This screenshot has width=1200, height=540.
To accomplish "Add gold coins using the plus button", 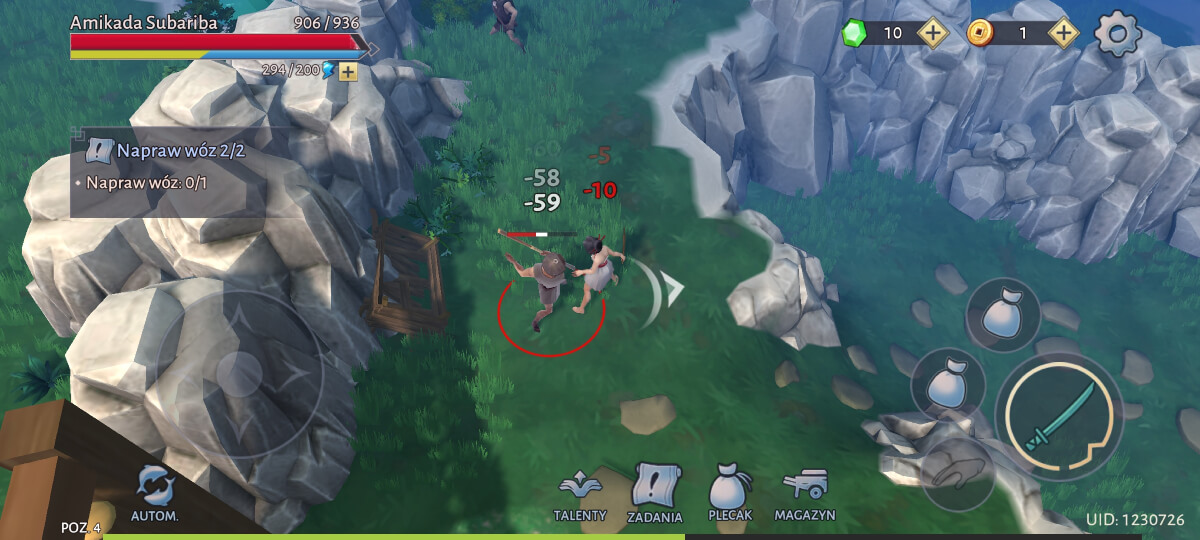I will point(1063,33).
